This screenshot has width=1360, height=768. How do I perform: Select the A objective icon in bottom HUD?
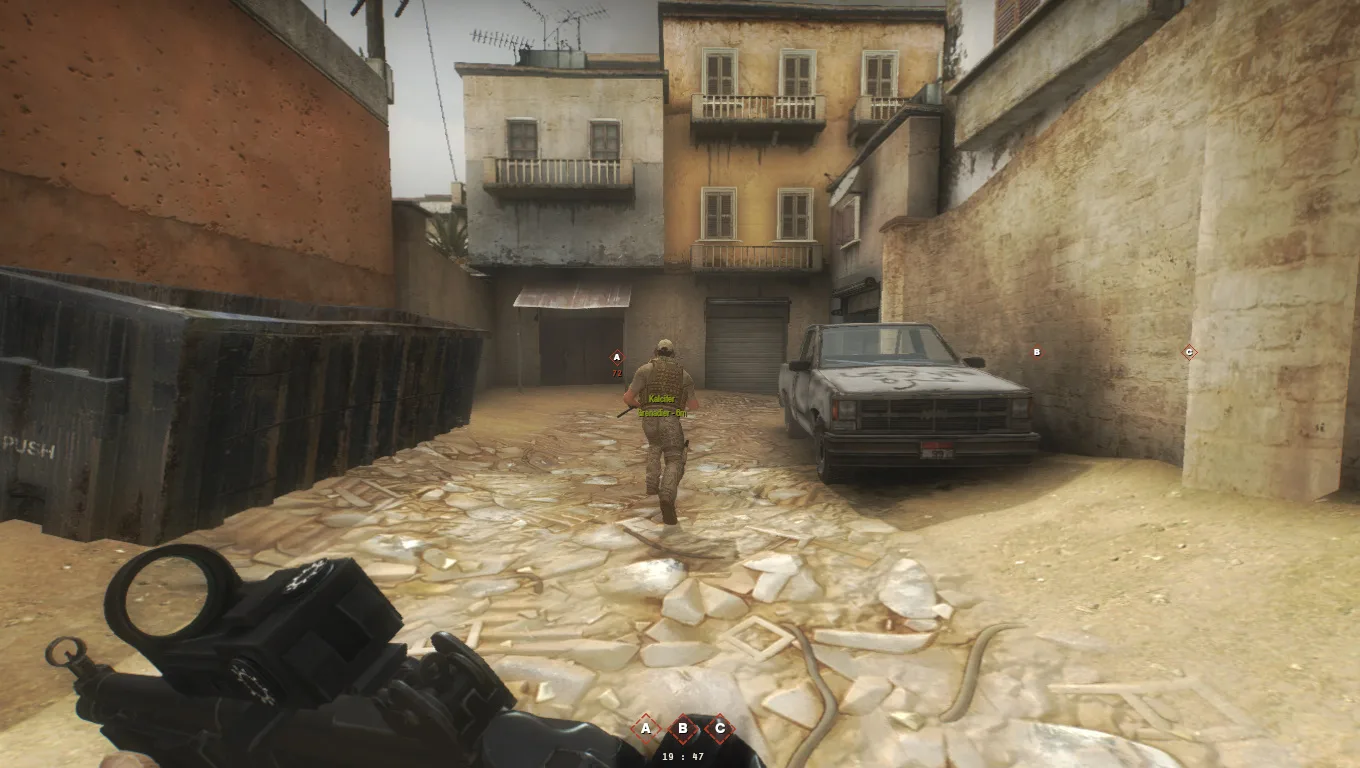(x=645, y=728)
